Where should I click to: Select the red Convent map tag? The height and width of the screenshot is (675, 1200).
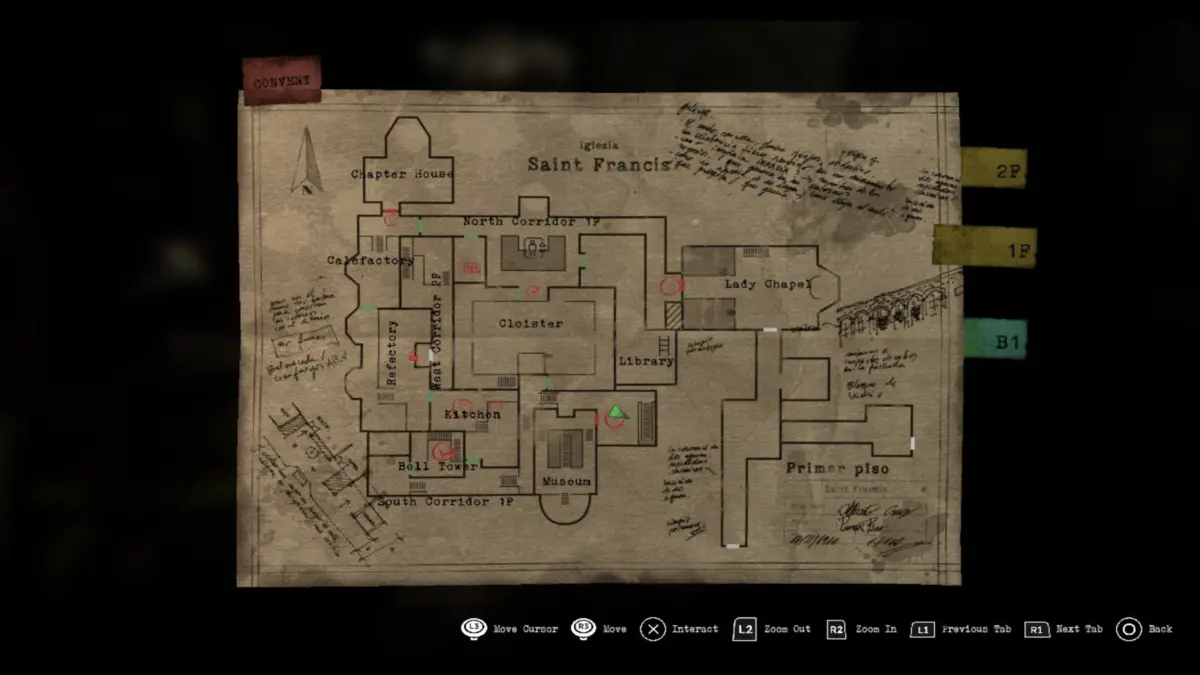[281, 81]
